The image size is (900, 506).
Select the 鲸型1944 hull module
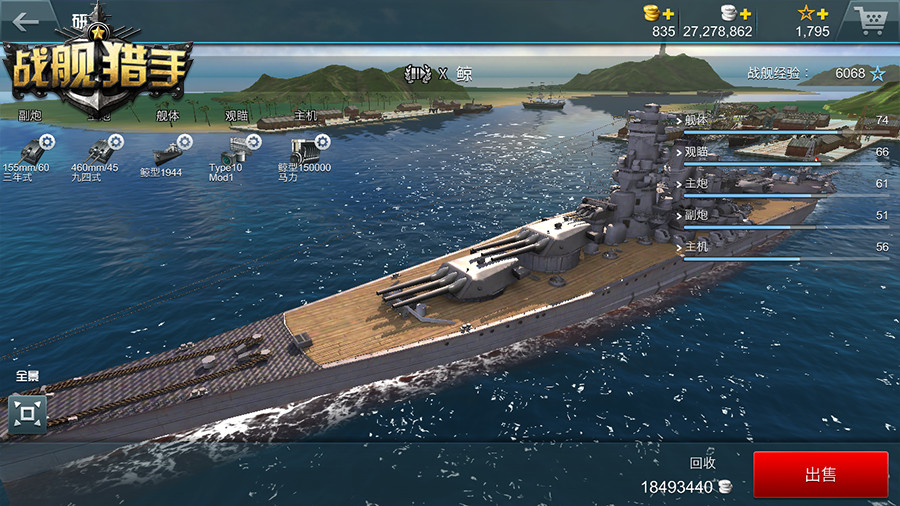tap(165, 155)
